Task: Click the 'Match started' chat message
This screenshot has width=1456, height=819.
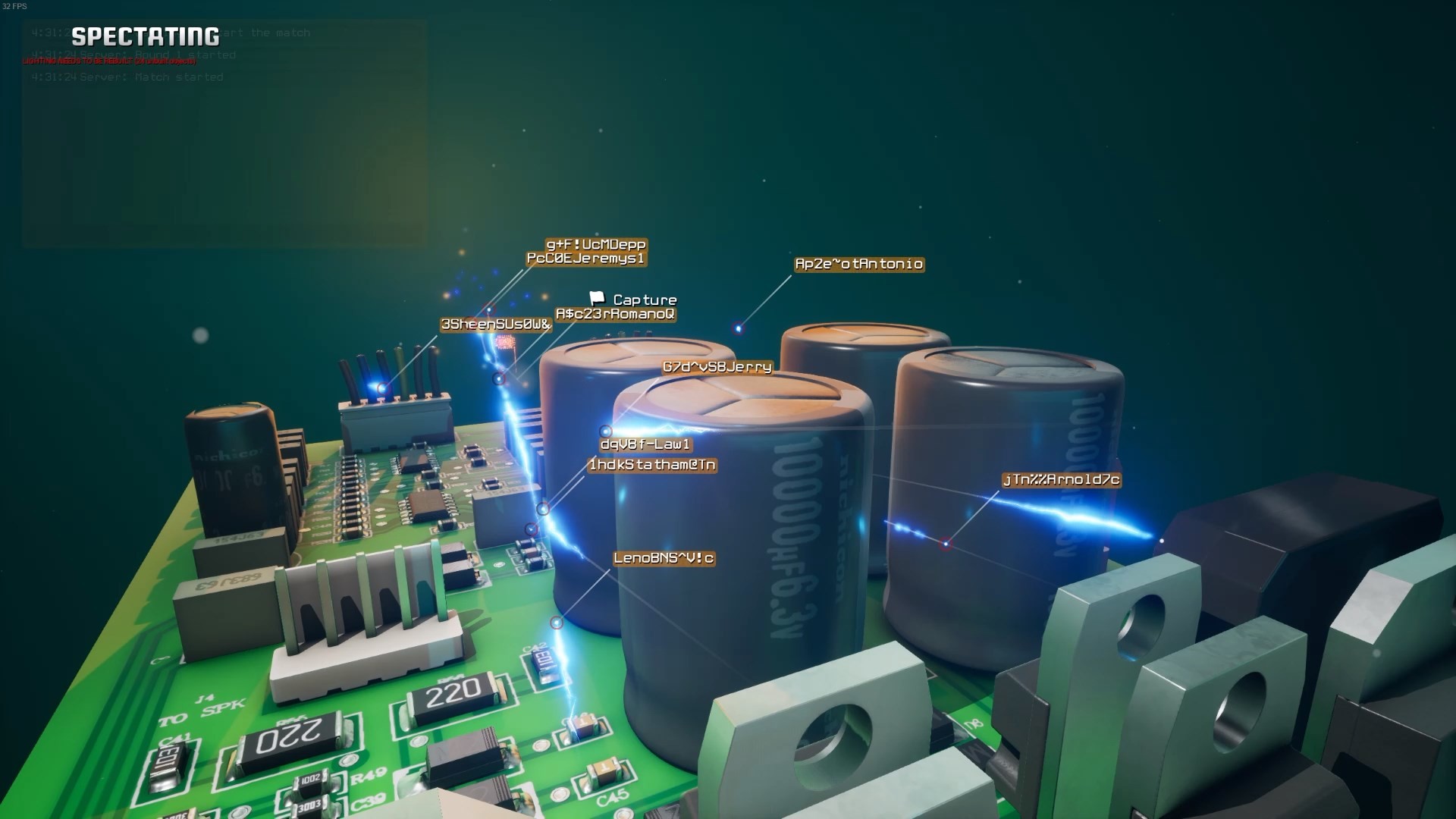Action: pos(129,77)
